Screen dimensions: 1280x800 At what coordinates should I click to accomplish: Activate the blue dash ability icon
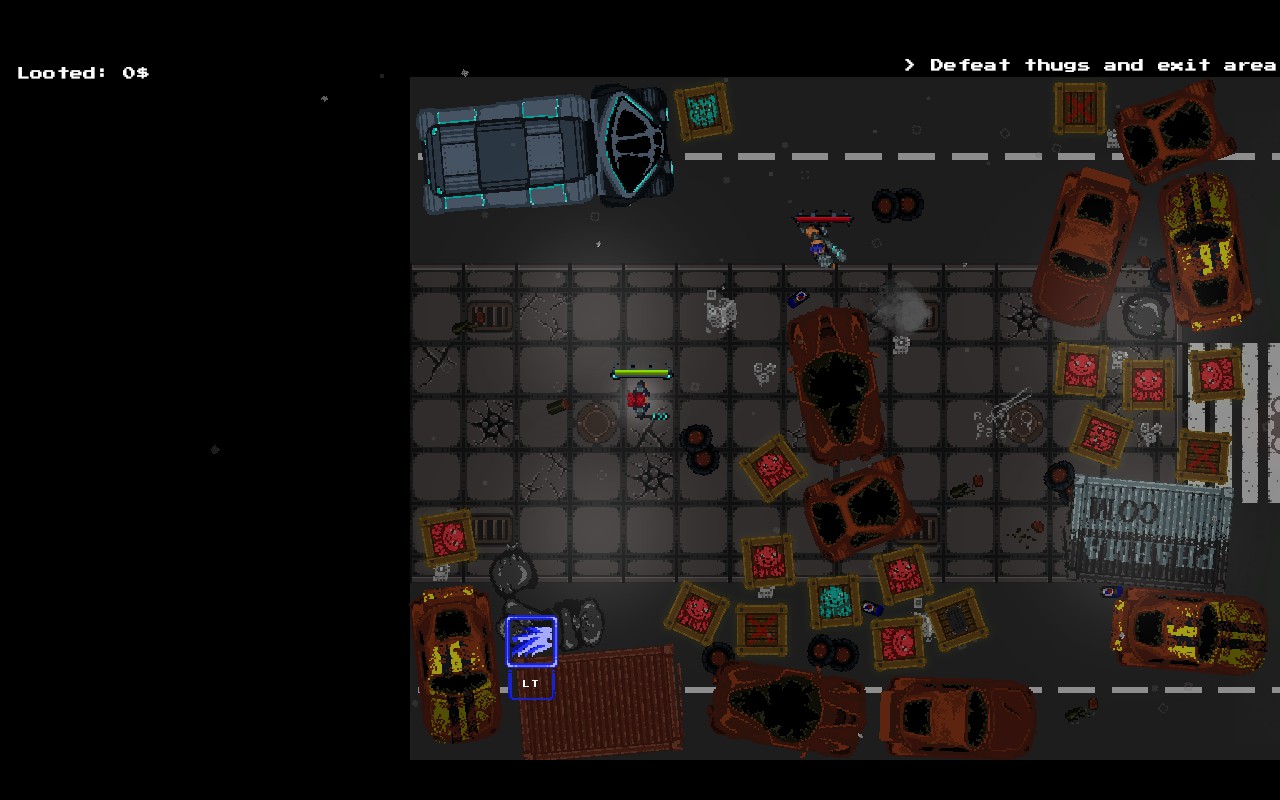click(531, 642)
